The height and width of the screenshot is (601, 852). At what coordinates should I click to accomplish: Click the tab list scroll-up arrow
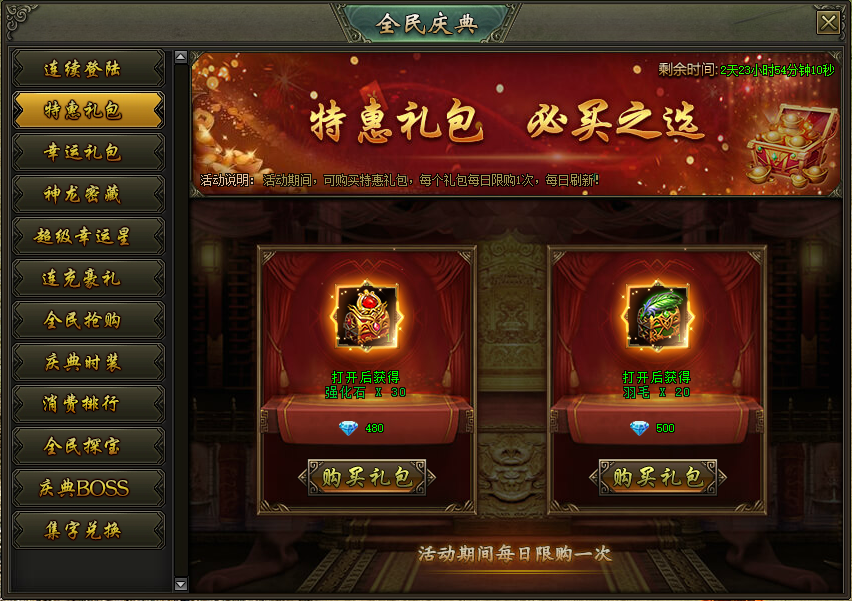[x=180, y=57]
